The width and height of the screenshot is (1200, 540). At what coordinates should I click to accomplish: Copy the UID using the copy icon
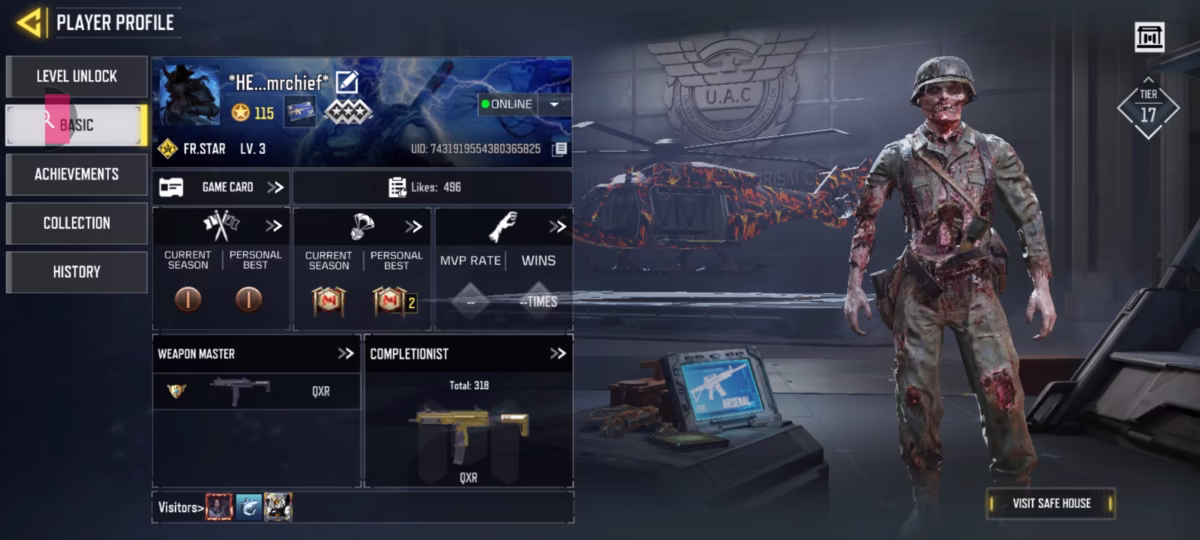point(560,149)
